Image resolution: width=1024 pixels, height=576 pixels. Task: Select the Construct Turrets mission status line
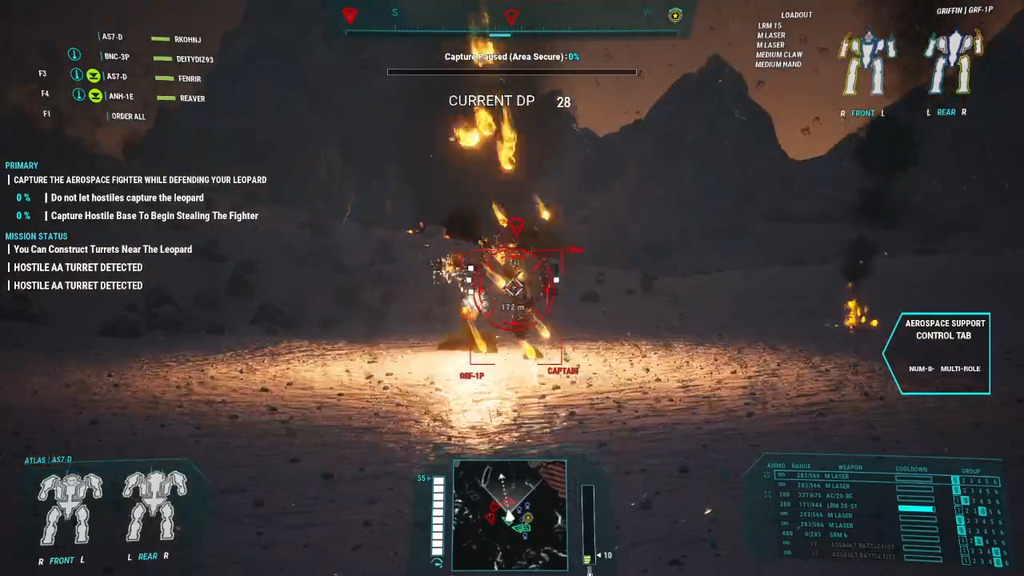click(x=102, y=249)
